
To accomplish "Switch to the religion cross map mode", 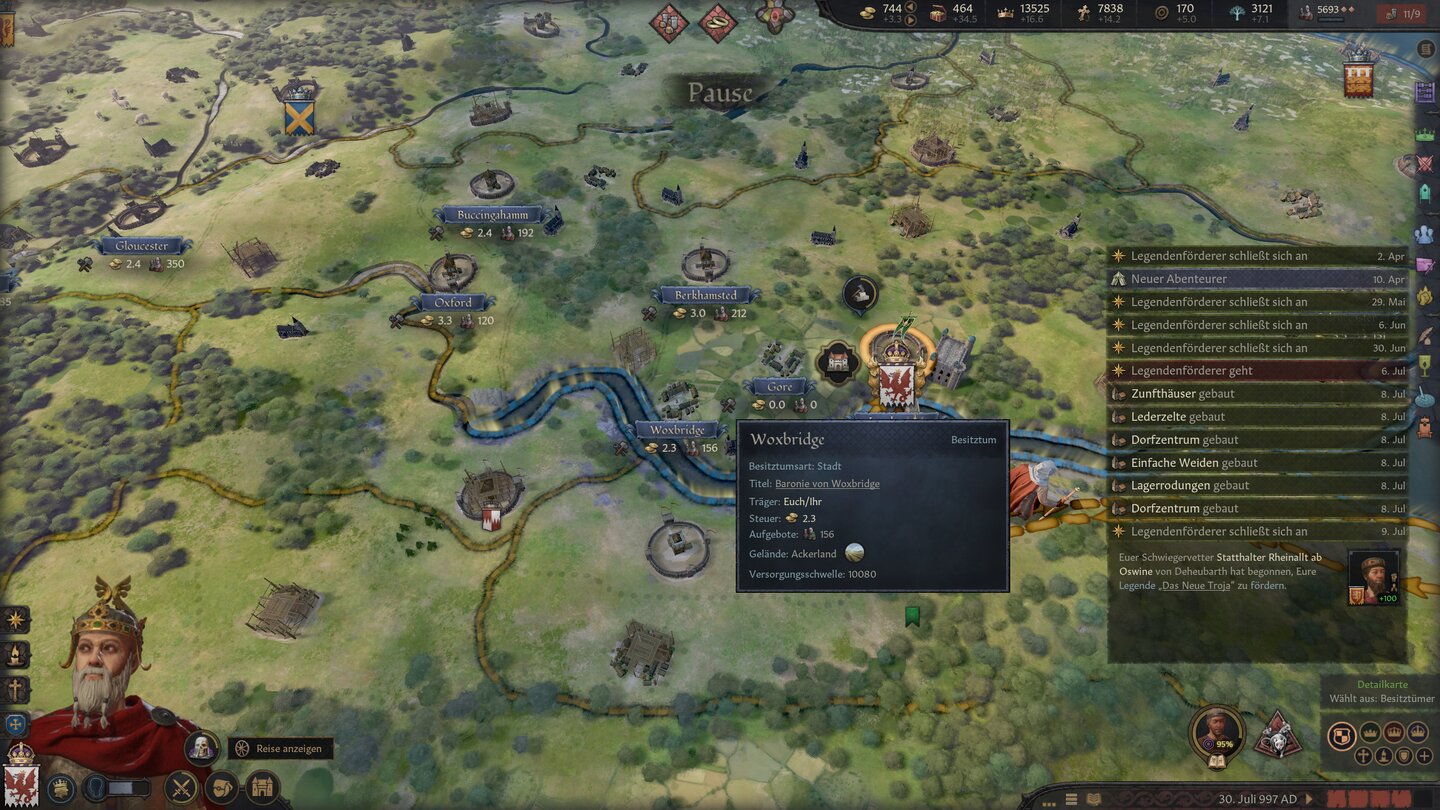I will [x=1364, y=756].
